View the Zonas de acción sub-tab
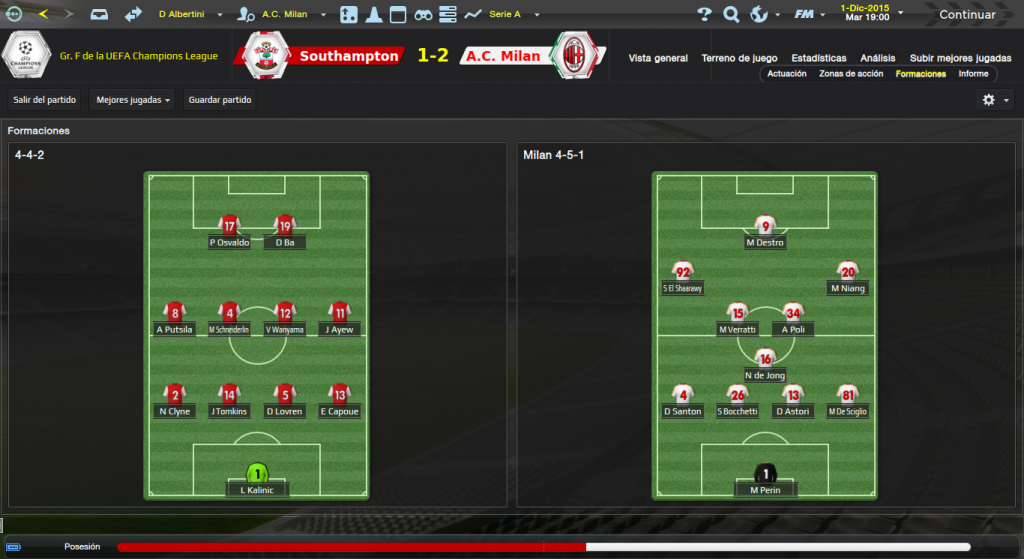 pyautogui.click(x=851, y=74)
